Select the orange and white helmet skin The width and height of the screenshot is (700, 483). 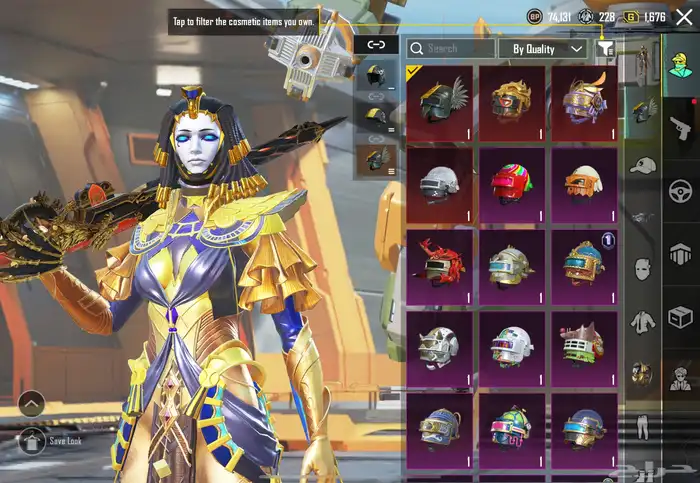(585, 183)
